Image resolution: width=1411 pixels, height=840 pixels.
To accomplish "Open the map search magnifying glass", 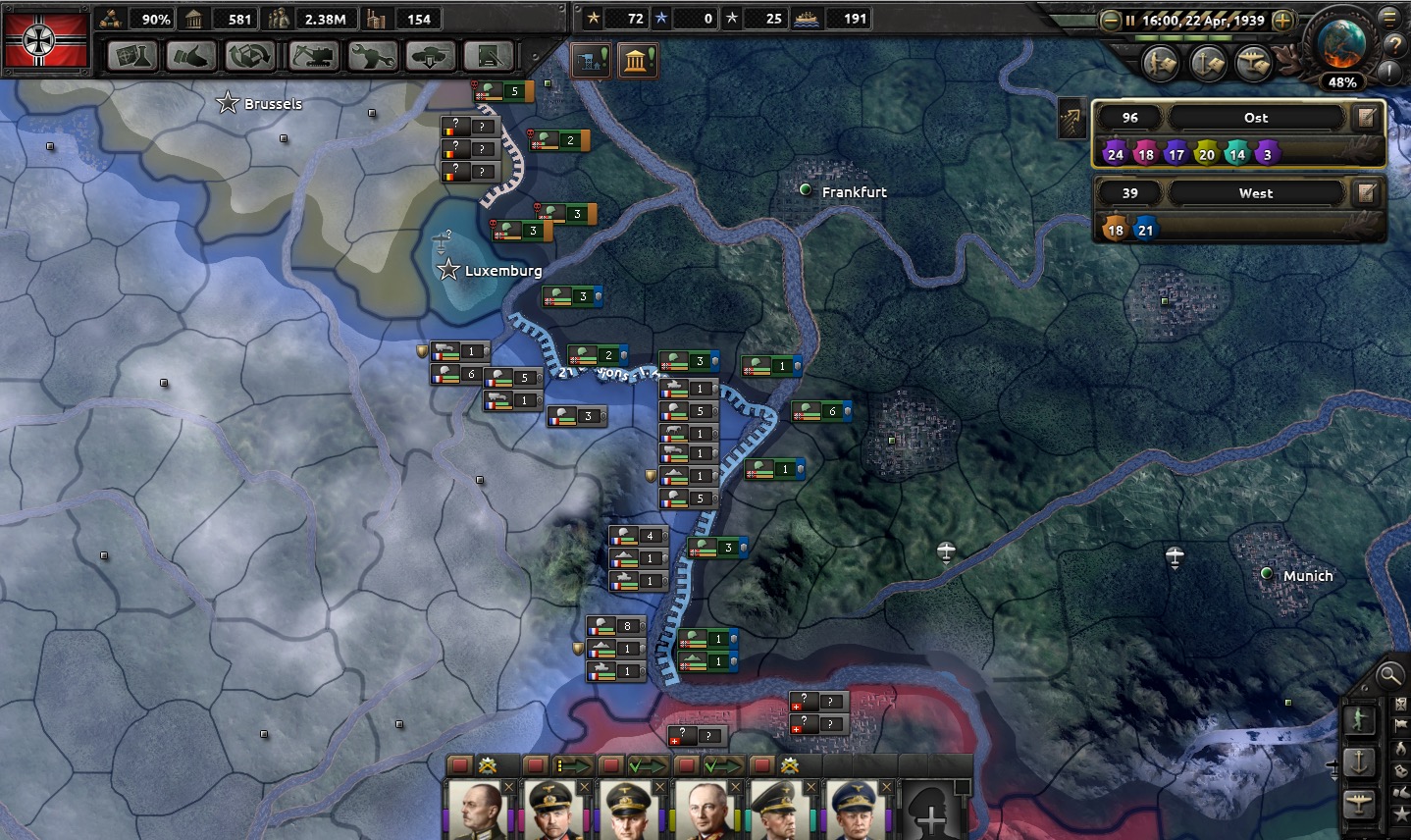I will pos(1388,674).
